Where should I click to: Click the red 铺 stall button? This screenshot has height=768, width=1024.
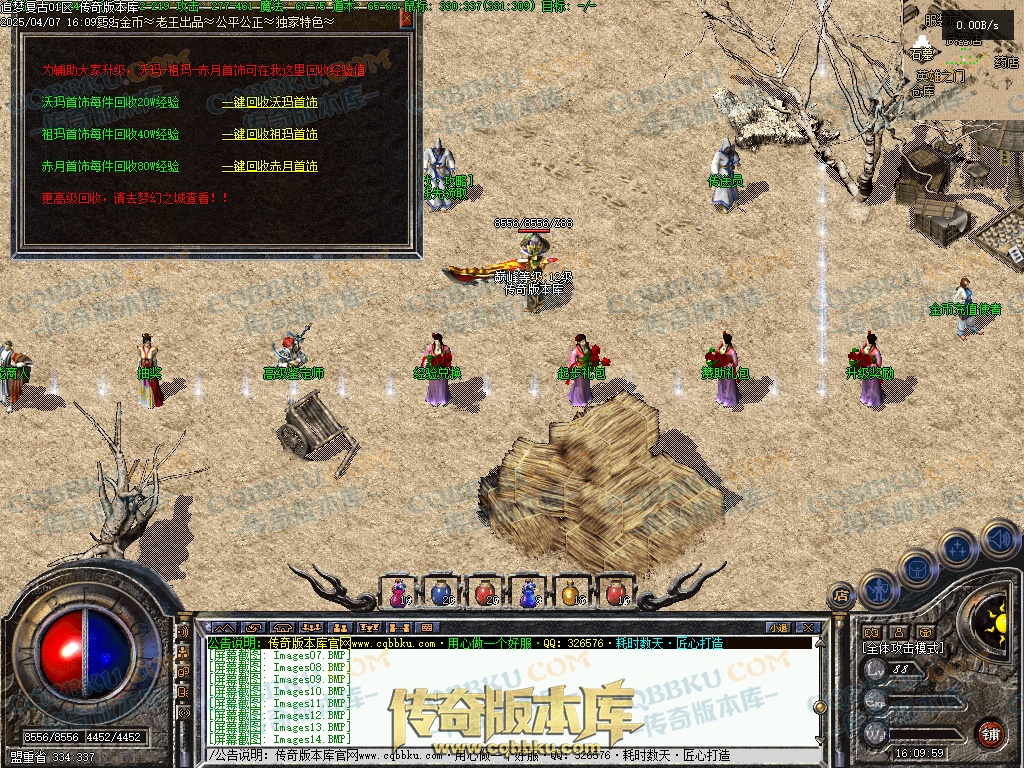pos(990,733)
